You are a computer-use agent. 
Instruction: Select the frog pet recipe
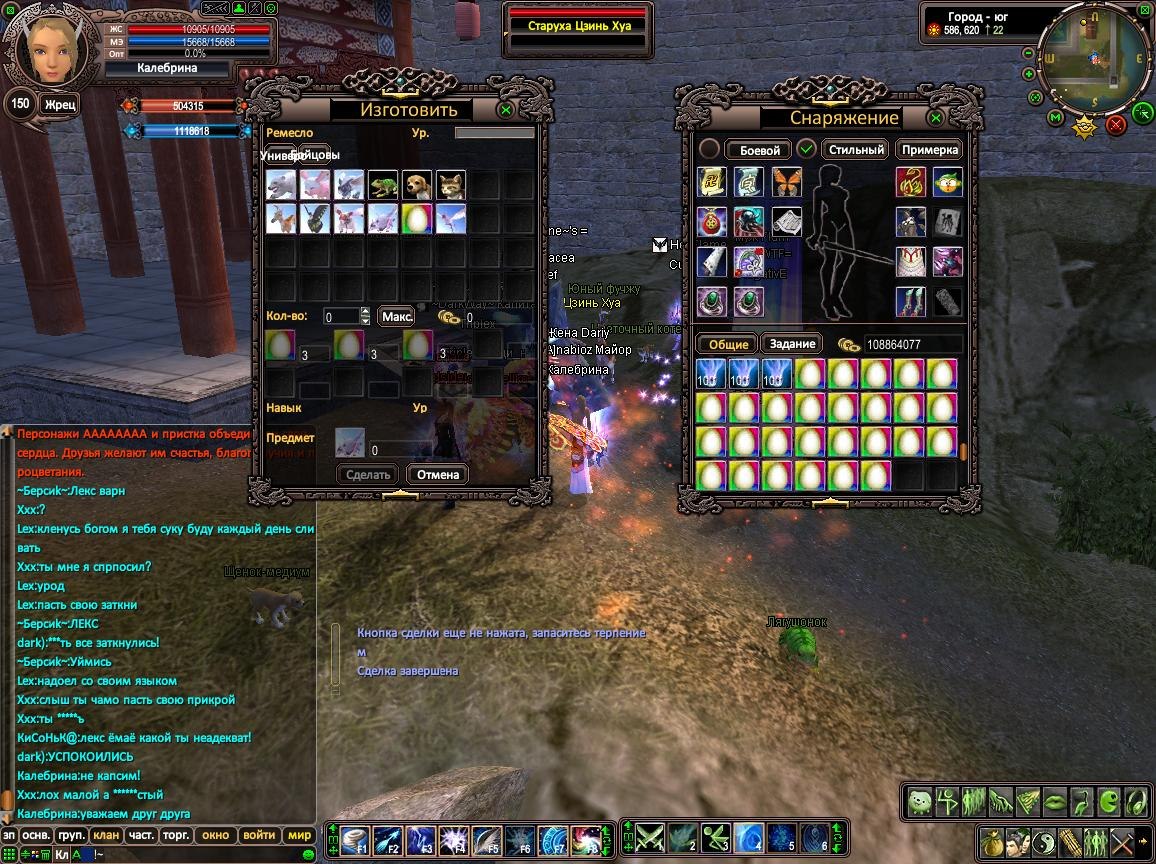pos(383,184)
